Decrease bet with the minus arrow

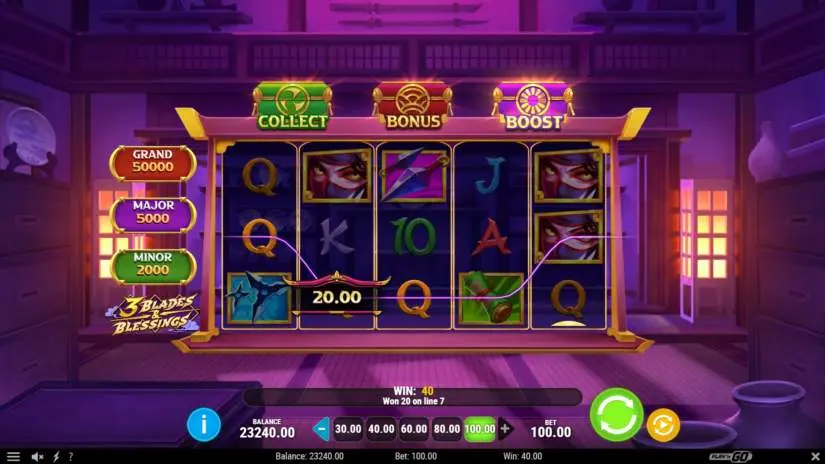321,429
